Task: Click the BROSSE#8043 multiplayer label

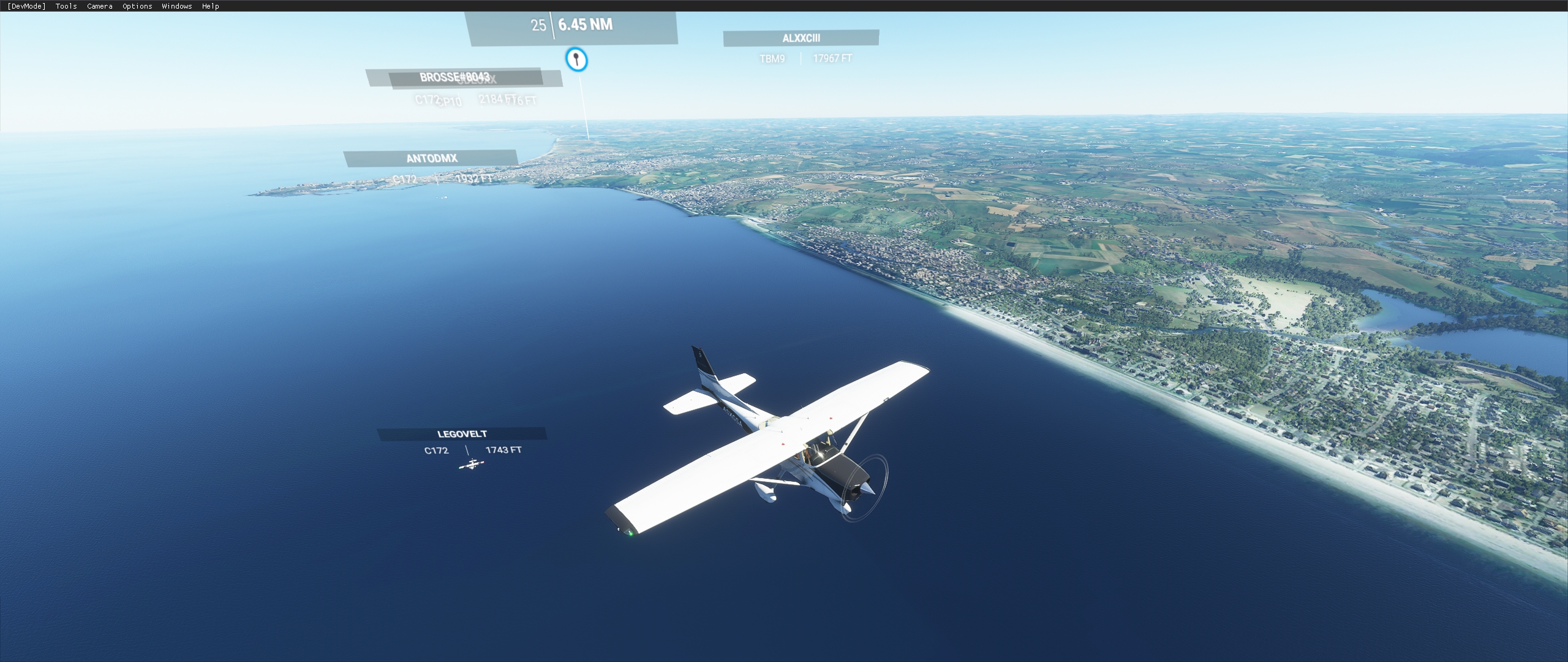Action: (x=456, y=78)
